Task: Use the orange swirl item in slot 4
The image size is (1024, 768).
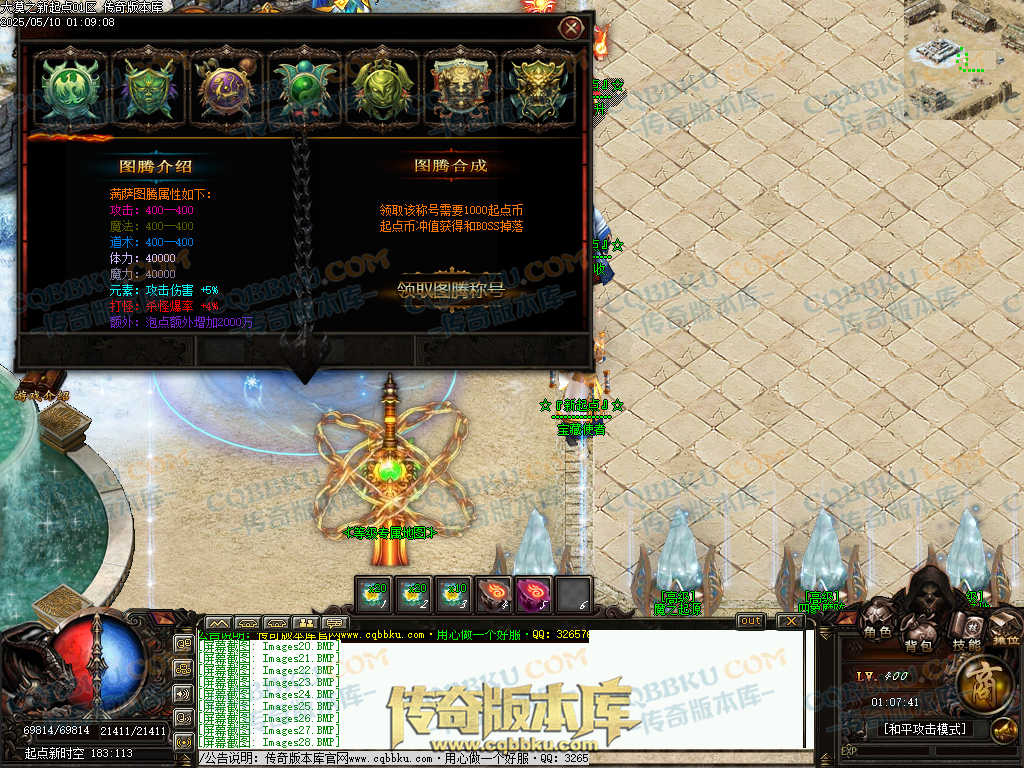Action: [493, 593]
